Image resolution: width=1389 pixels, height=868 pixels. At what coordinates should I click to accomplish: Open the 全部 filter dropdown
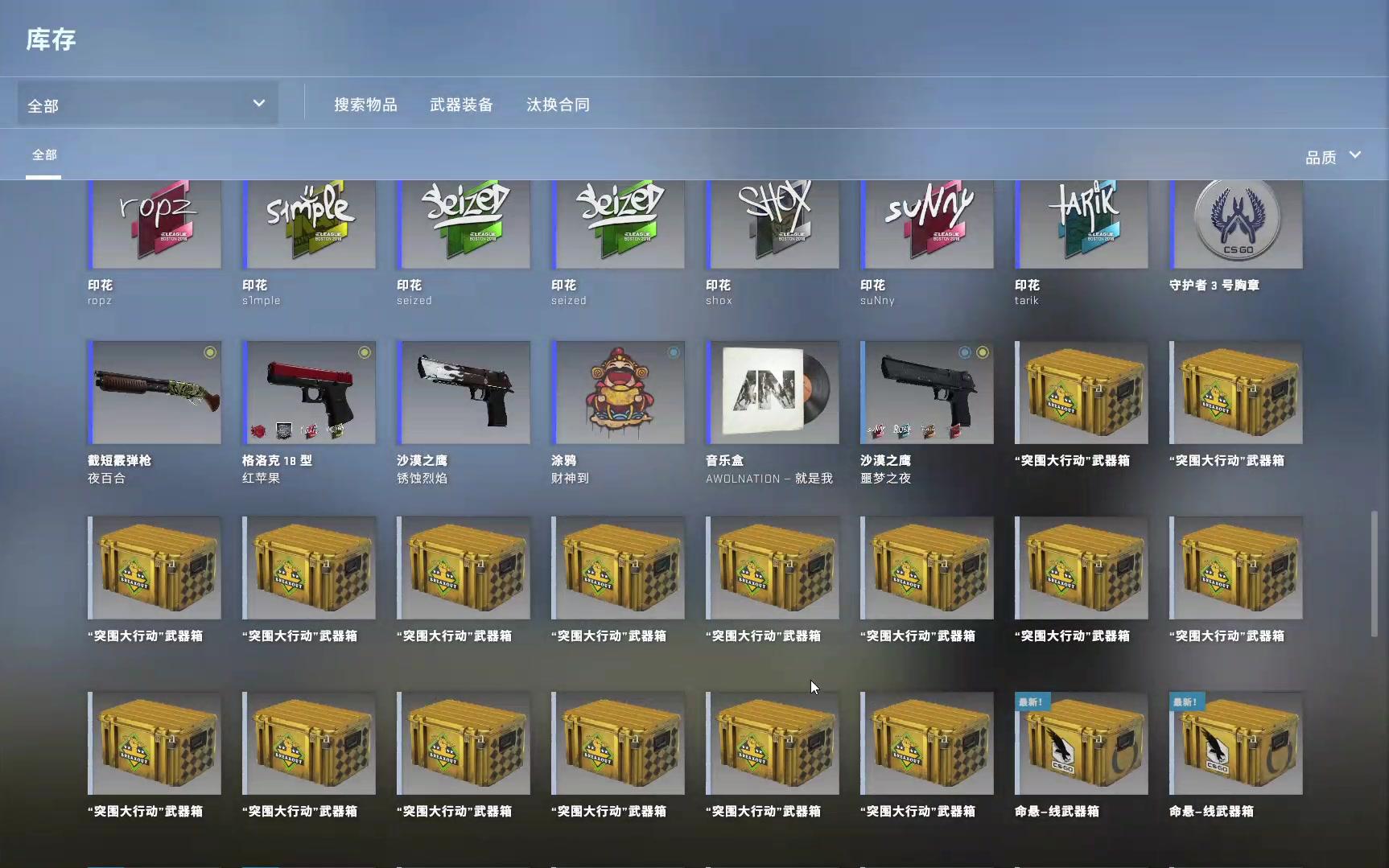point(148,103)
